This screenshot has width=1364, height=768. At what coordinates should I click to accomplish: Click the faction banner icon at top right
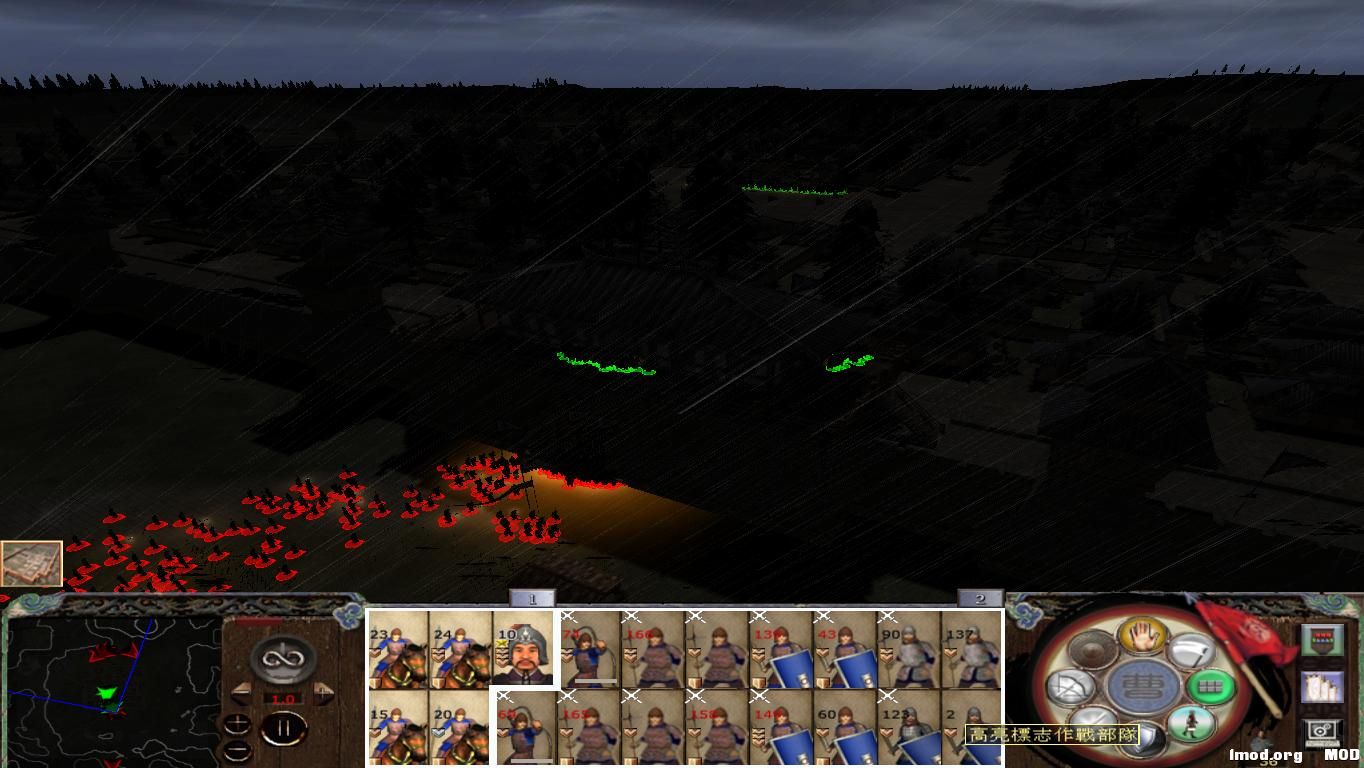[1323, 640]
